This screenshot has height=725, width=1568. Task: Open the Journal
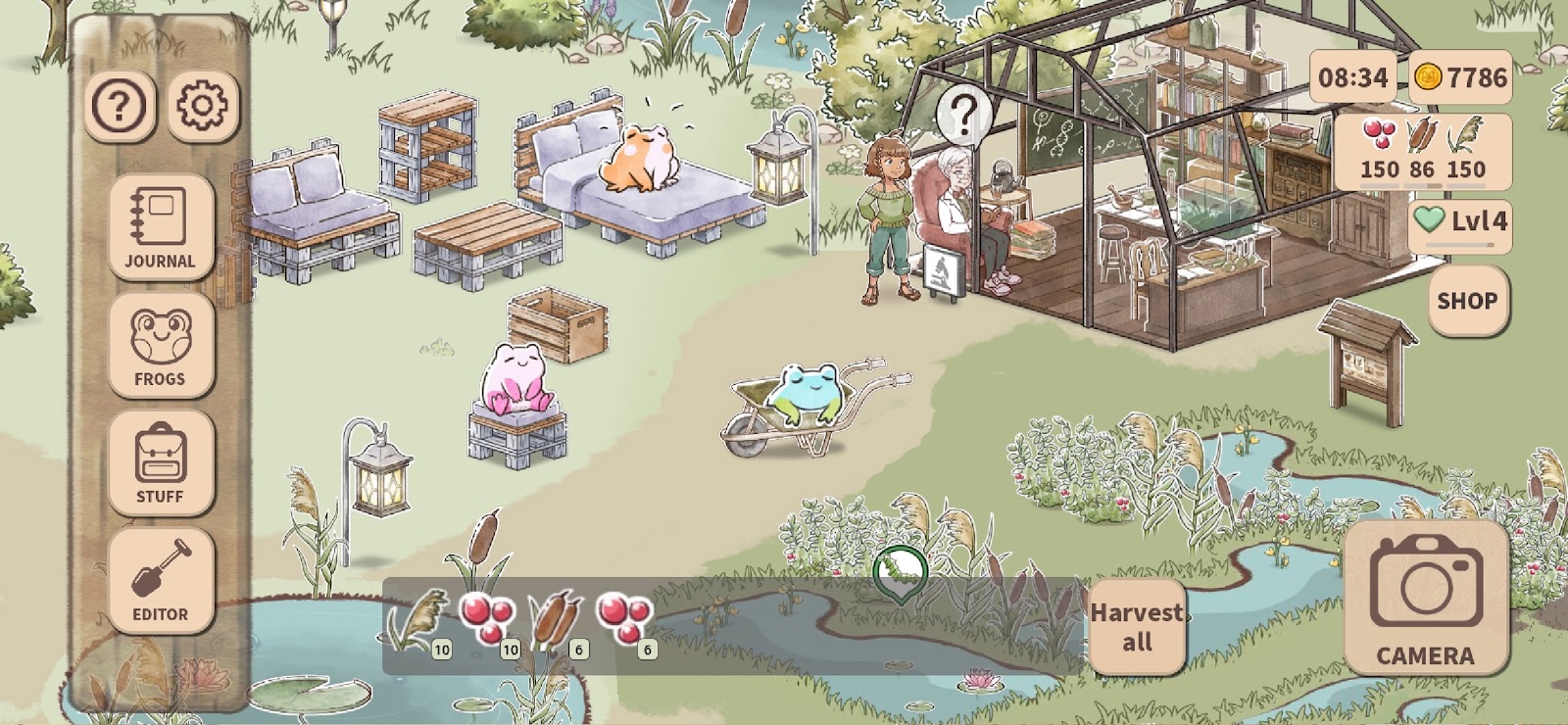[x=161, y=227]
